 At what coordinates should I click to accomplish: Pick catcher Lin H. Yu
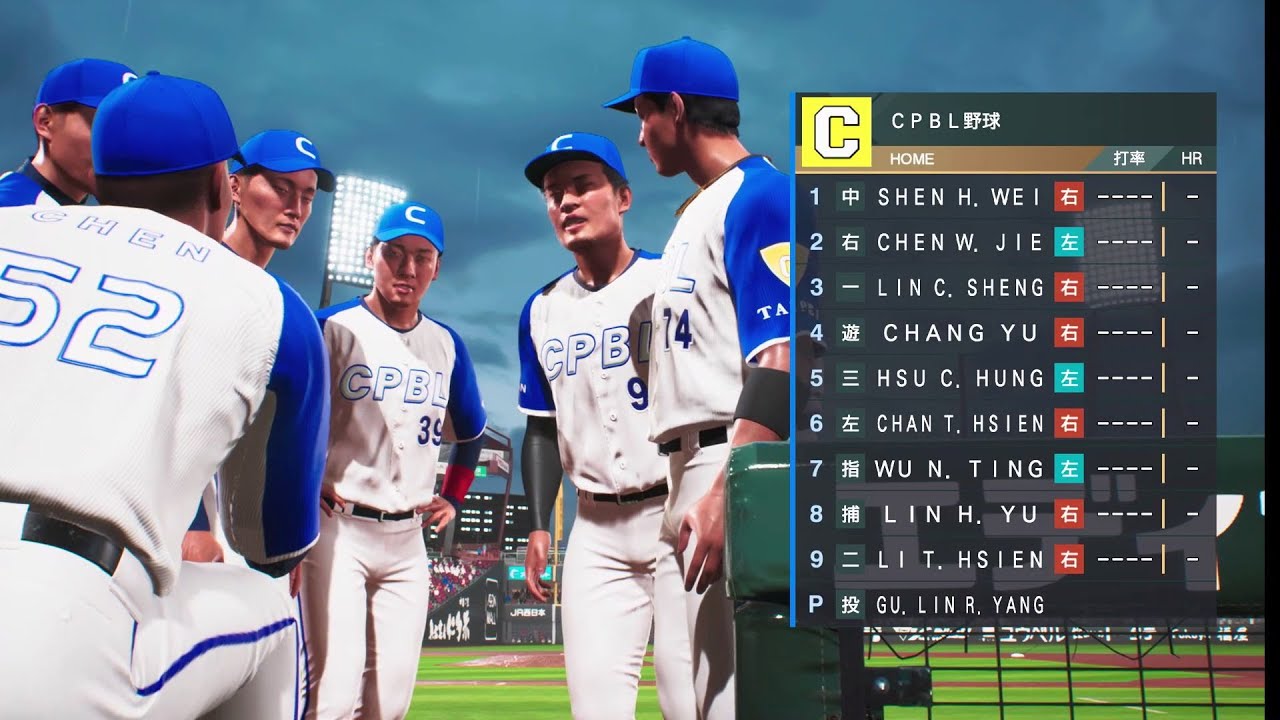(959, 514)
